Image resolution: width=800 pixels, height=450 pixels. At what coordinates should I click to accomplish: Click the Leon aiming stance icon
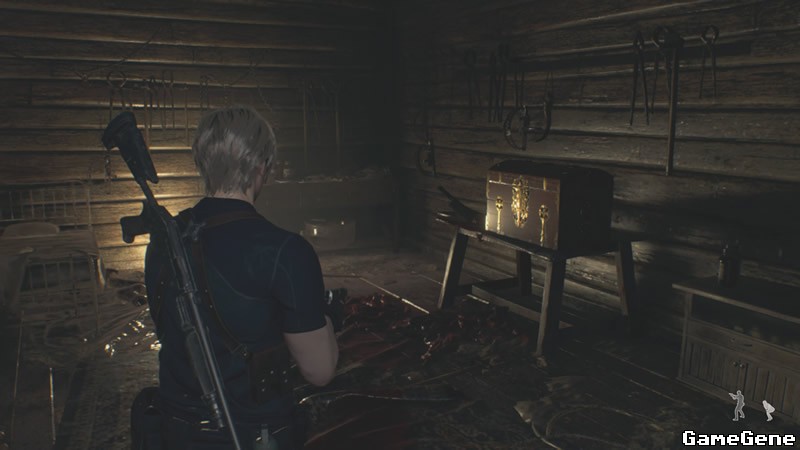pos(738,404)
